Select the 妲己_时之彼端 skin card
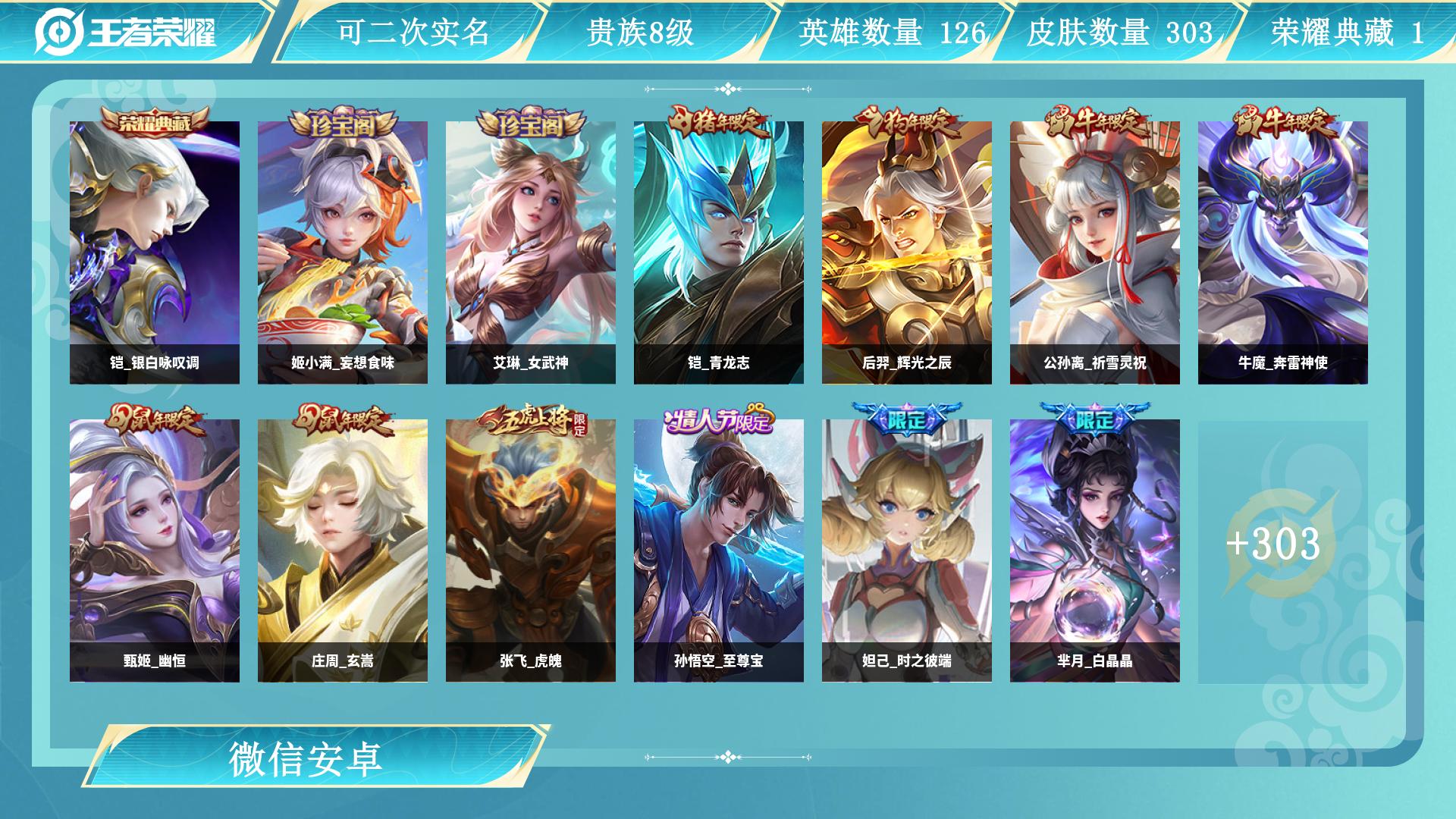The height and width of the screenshot is (819, 1456). [x=907, y=551]
